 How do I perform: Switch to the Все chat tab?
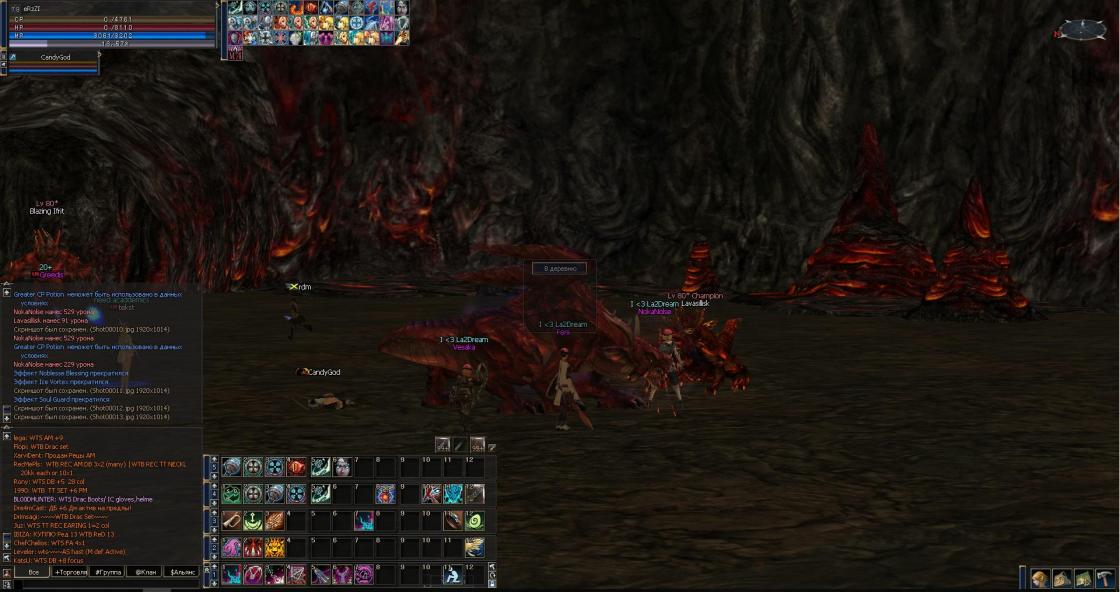point(33,572)
